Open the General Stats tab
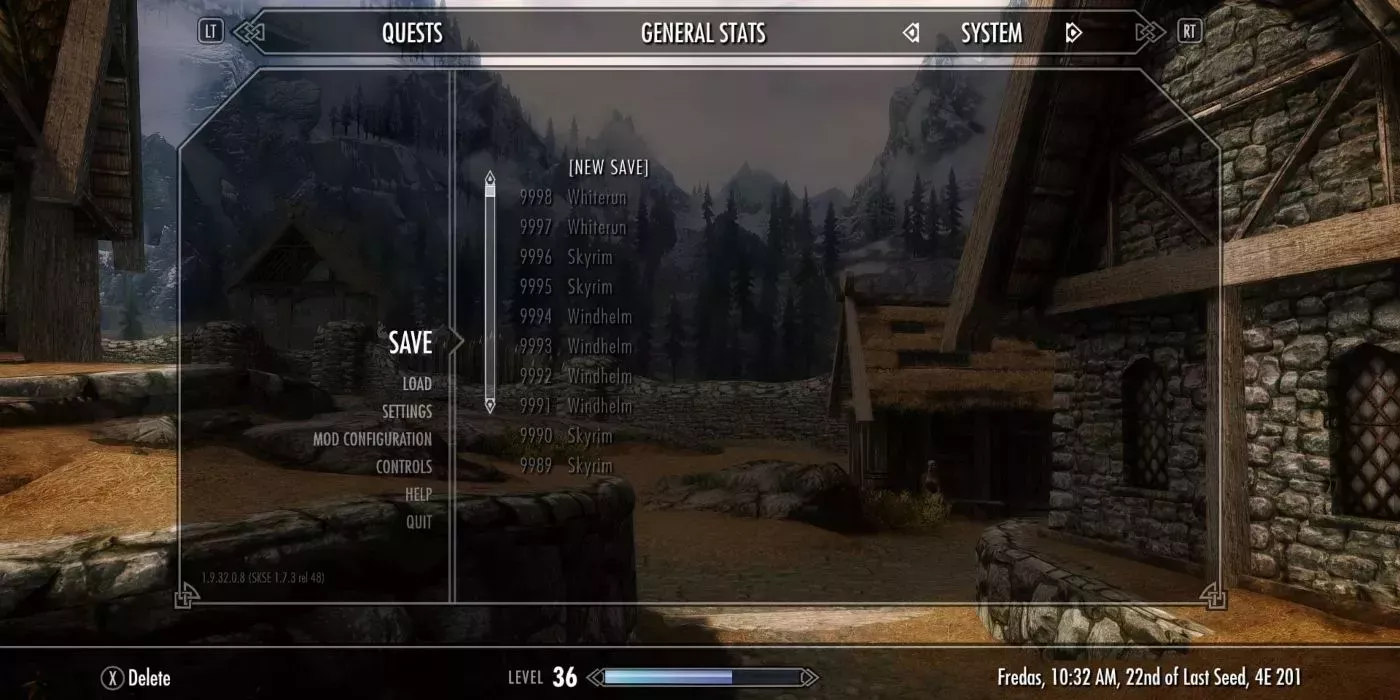The image size is (1400, 700). pyautogui.click(x=703, y=33)
